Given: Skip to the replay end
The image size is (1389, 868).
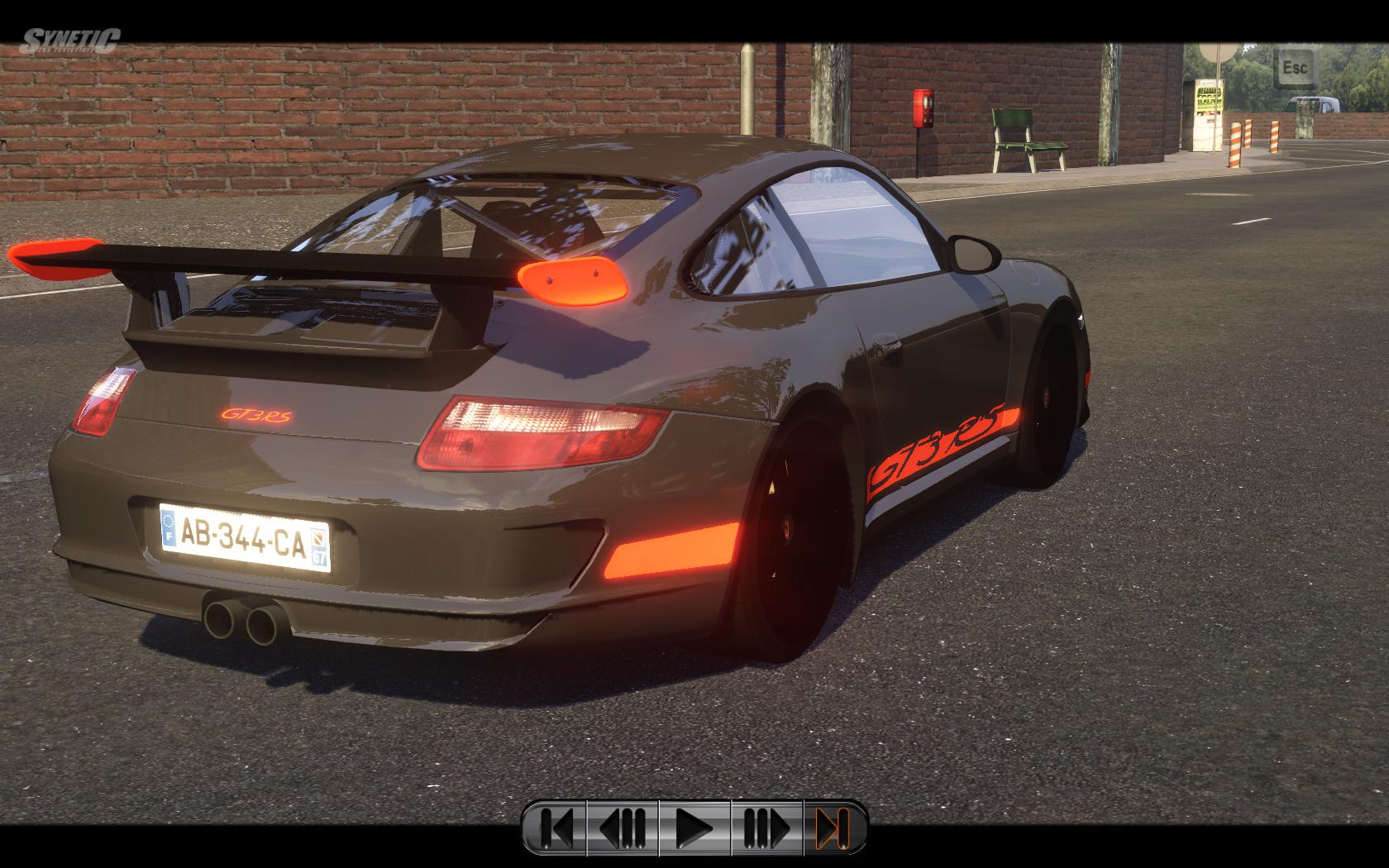Looking at the screenshot, I should point(833,827).
